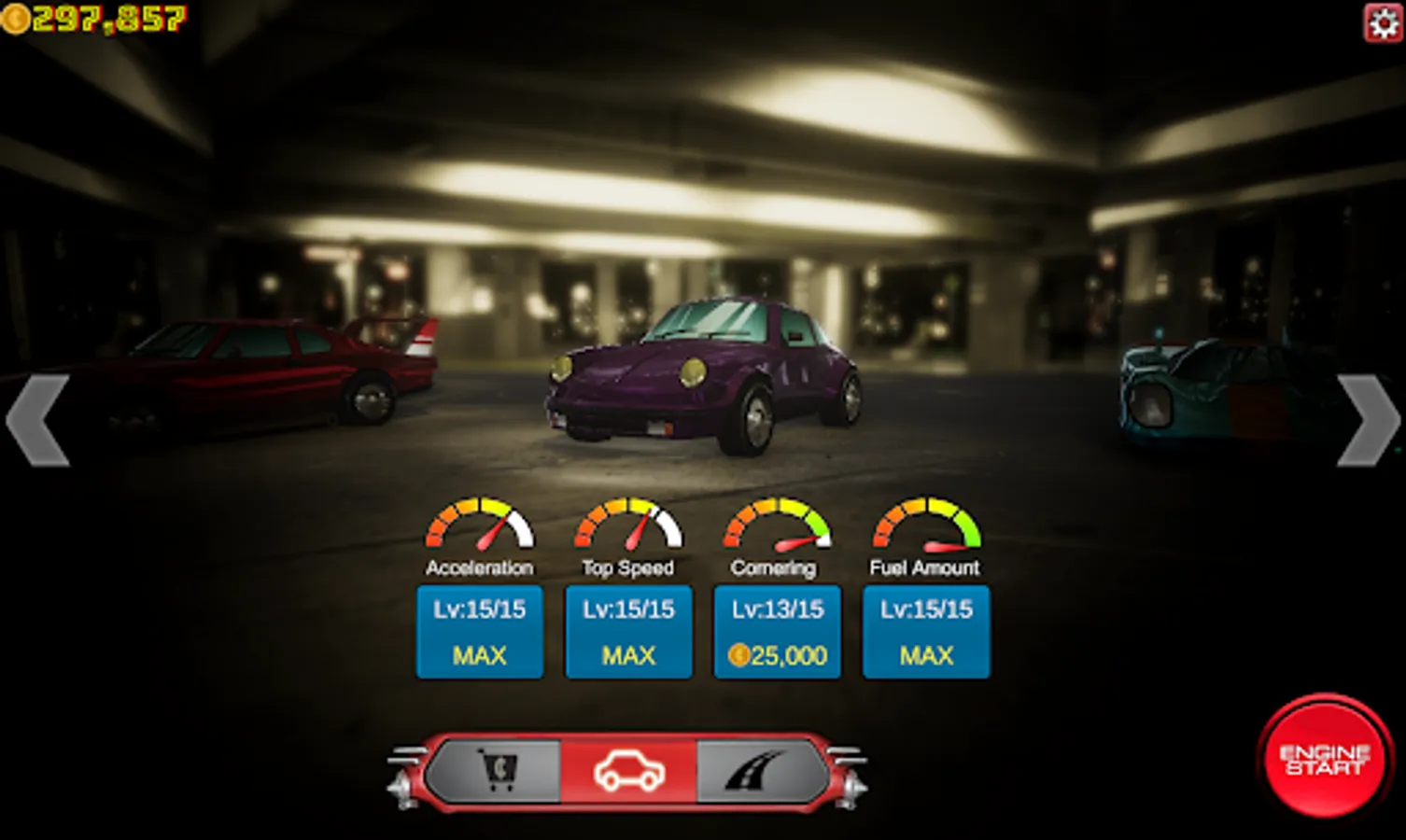Open the road track selection tab

(756, 772)
